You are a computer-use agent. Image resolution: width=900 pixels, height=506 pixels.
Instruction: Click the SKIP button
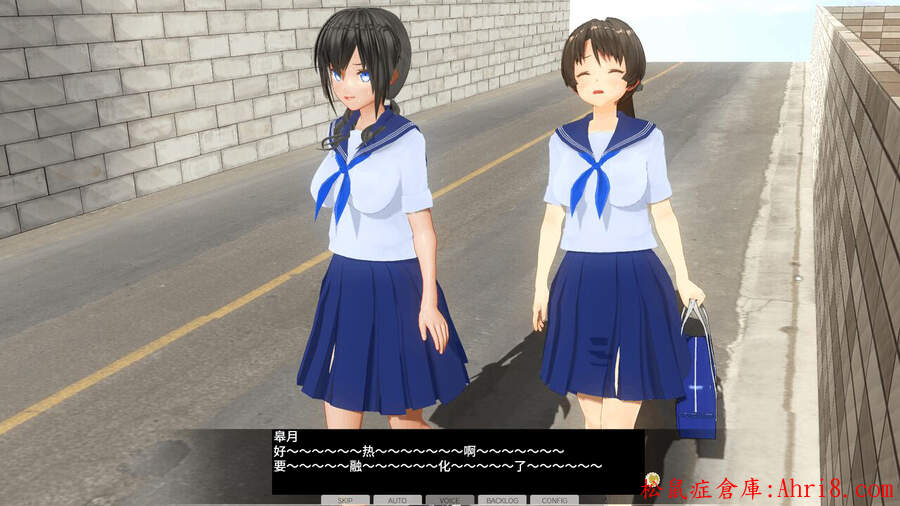345,499
